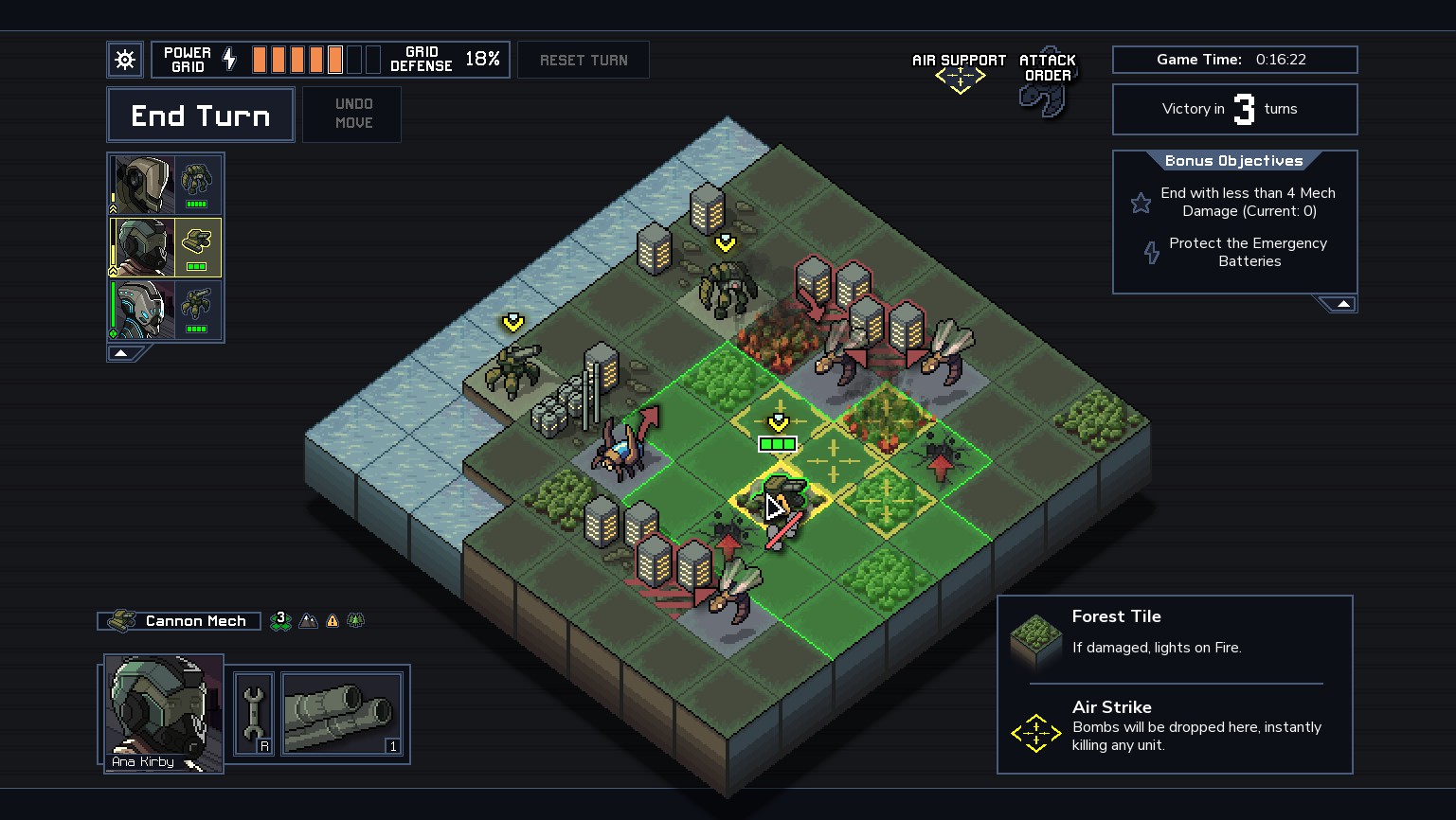Inspect the yellow warning triangle status icon

(333, 621)
